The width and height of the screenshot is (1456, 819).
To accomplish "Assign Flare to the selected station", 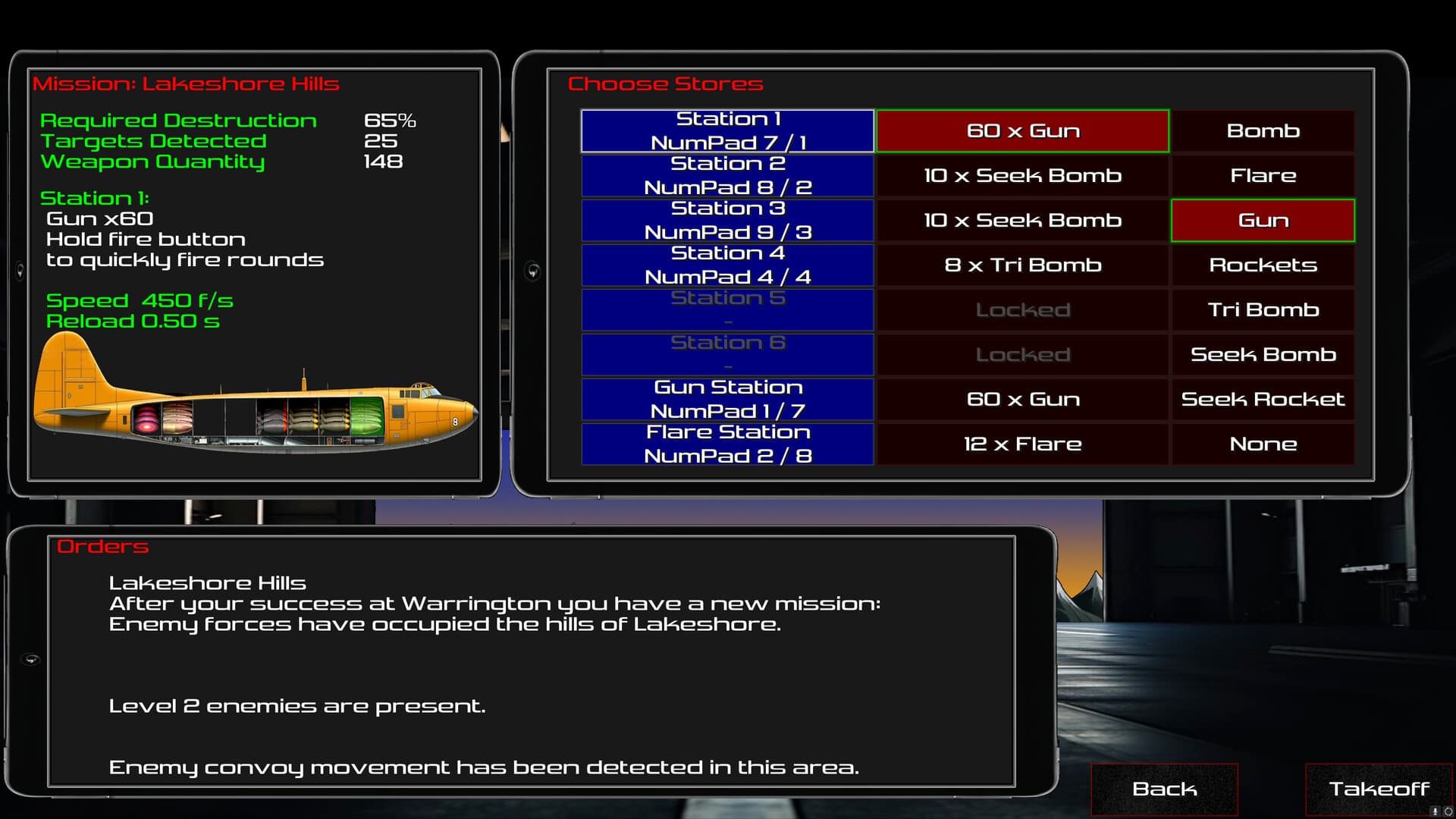I will (1262, 175).
